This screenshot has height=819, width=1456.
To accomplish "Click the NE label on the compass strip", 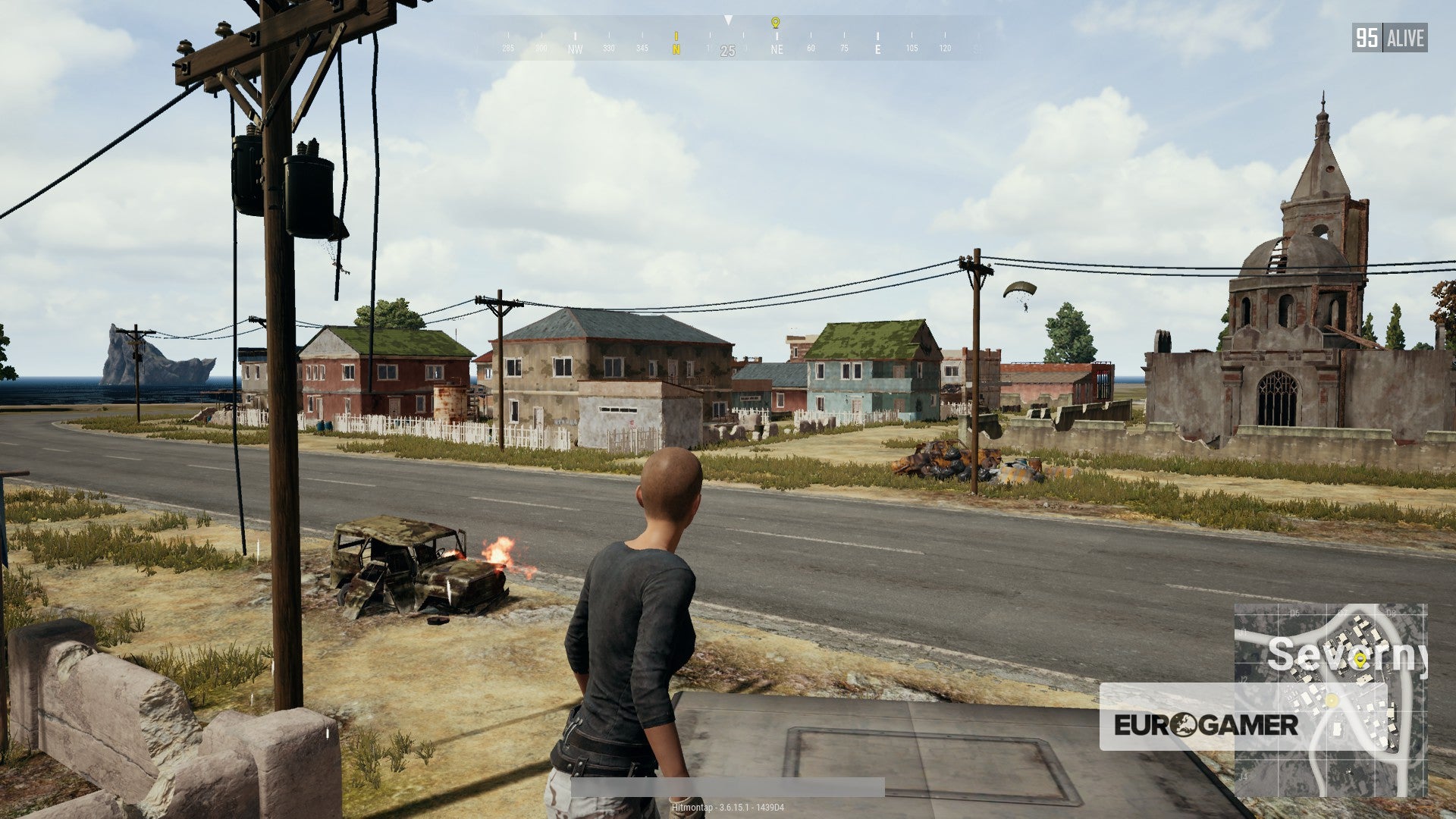I will [x=777, y=49].
